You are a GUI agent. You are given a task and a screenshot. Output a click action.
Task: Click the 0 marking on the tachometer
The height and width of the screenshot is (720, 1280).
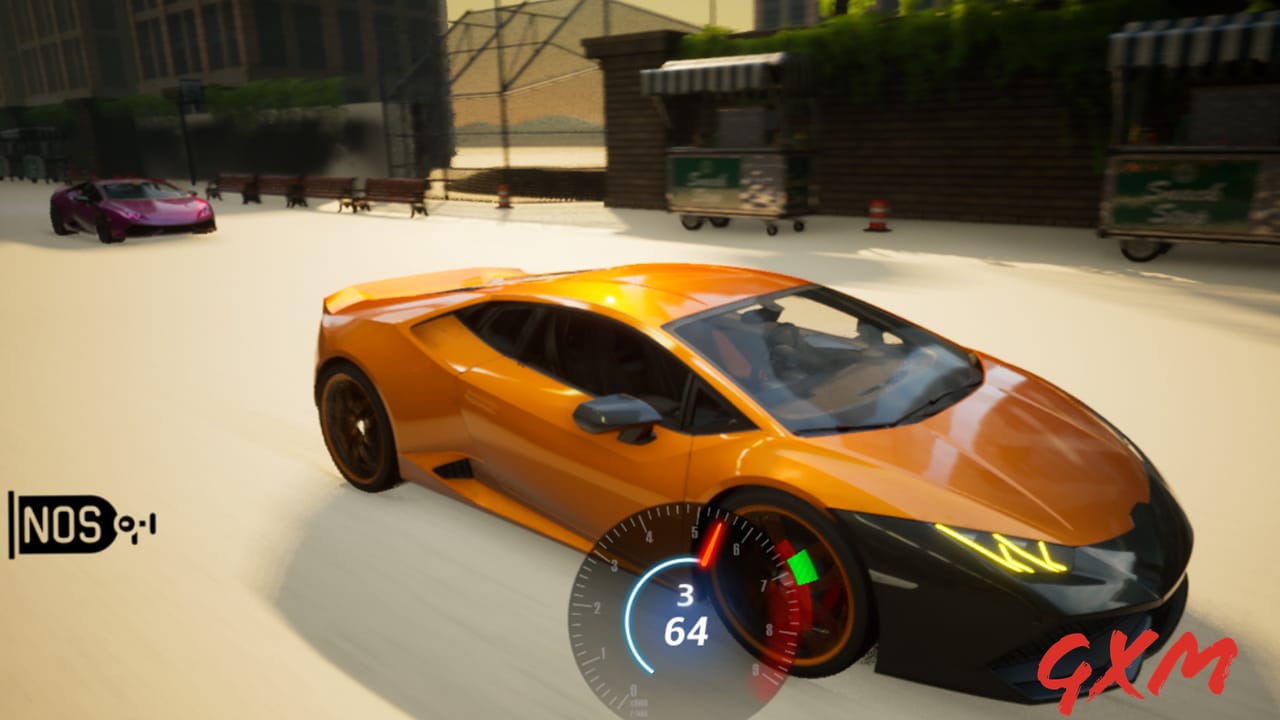(x=633, y=690)
